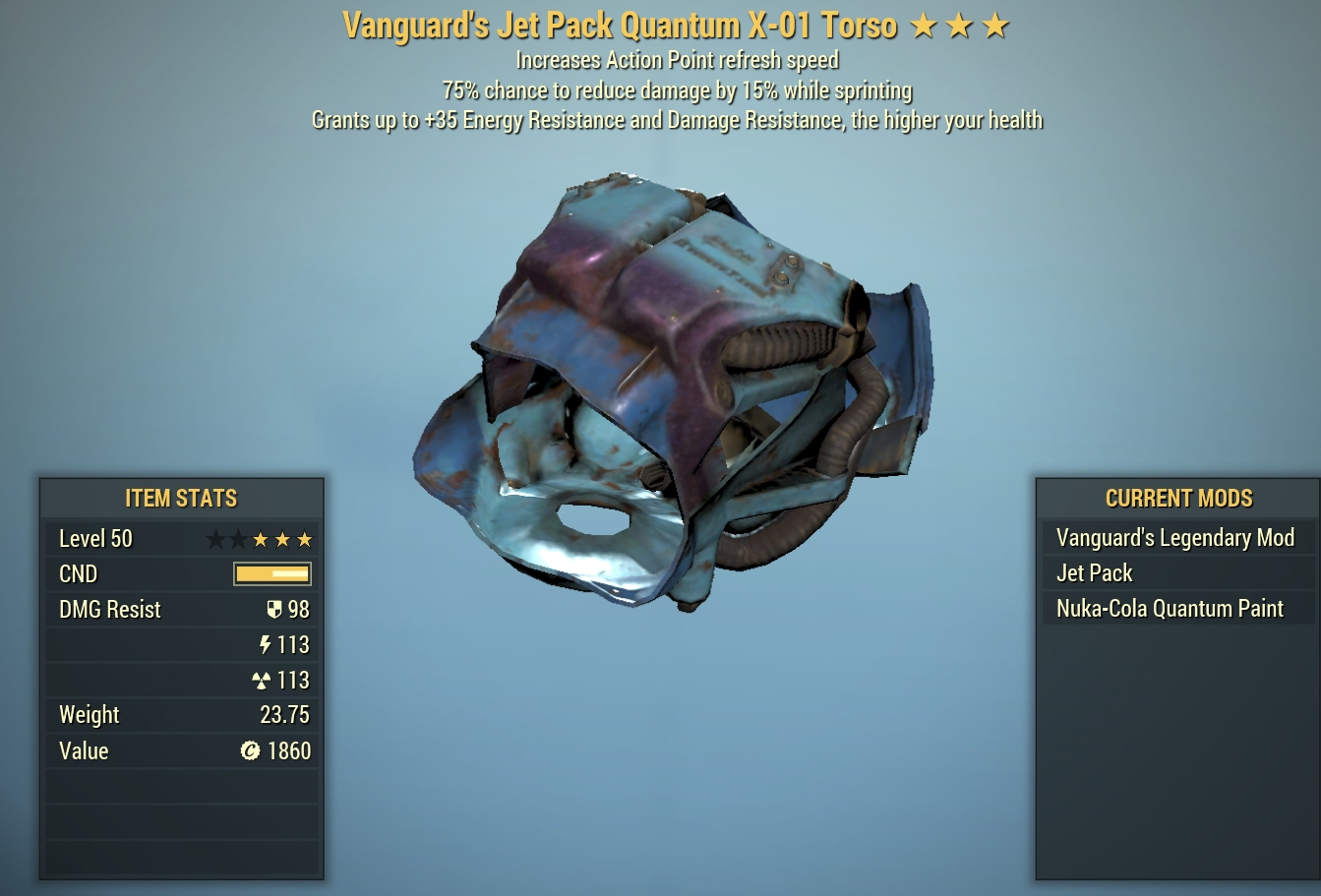Select the Jet Pack mod entry
1321x896 pixels.
click(1094, 573)
